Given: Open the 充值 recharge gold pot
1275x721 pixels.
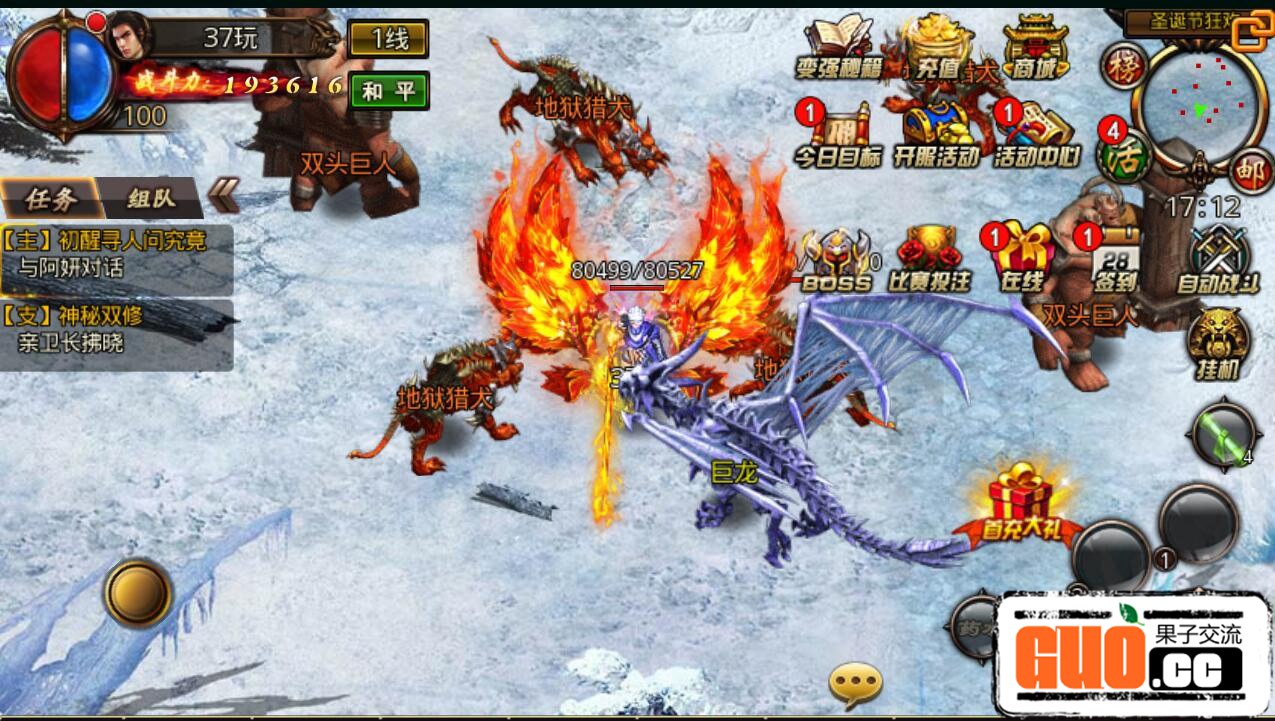Looking at the screenshot, I should (x=937, y=48).
